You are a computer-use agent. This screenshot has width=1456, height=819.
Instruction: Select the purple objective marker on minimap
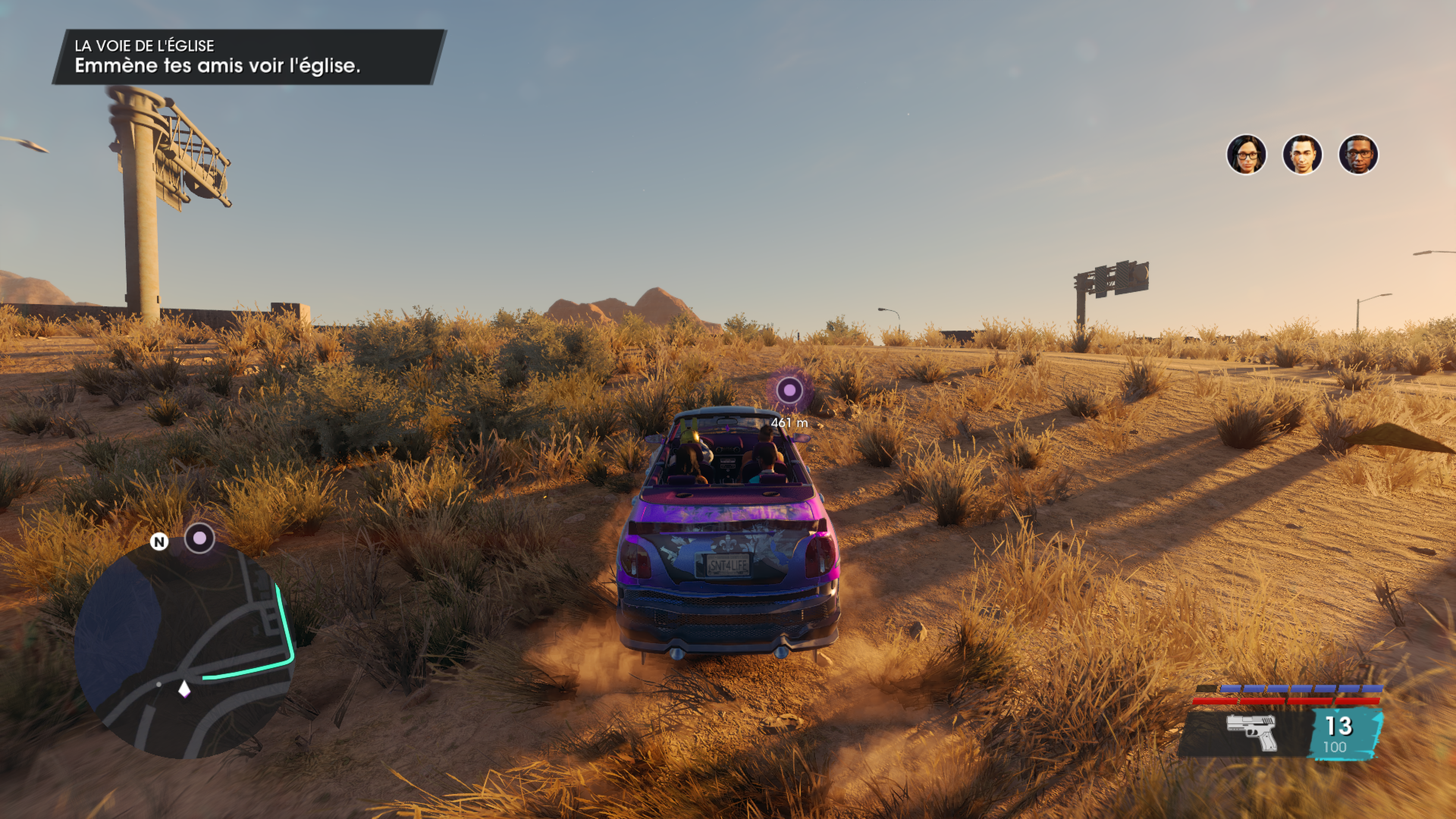point(199,538)
